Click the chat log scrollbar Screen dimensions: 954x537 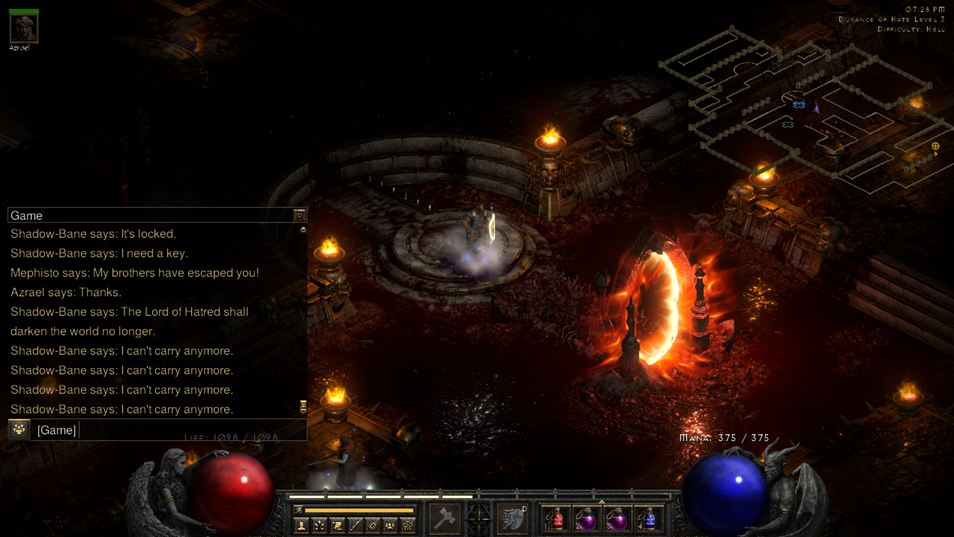(x=303, y=318)
